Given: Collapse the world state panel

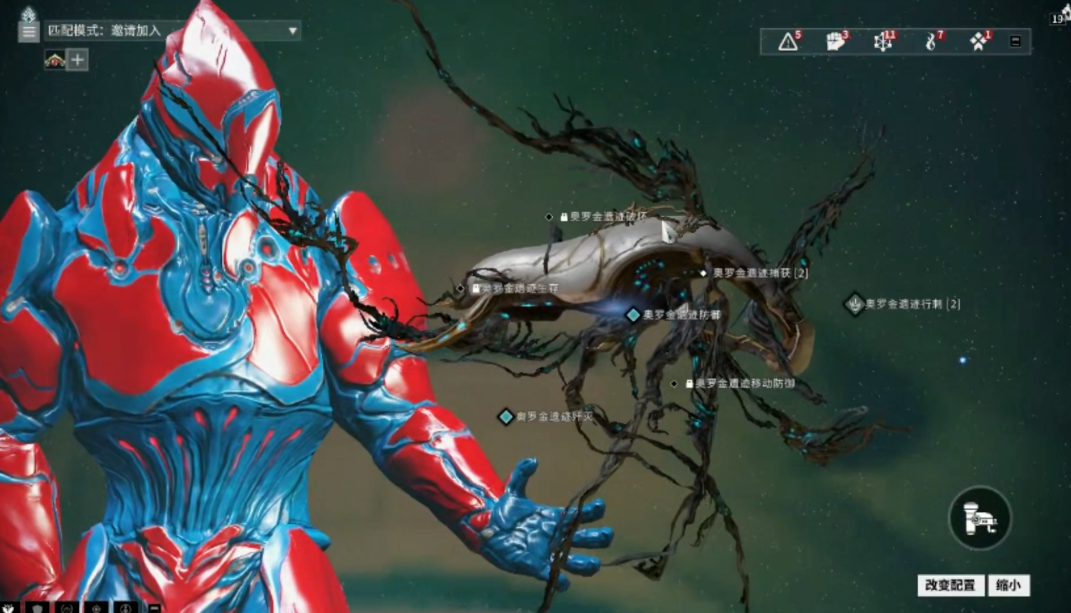Looking at the screenshot, I should coord(1016,41).
